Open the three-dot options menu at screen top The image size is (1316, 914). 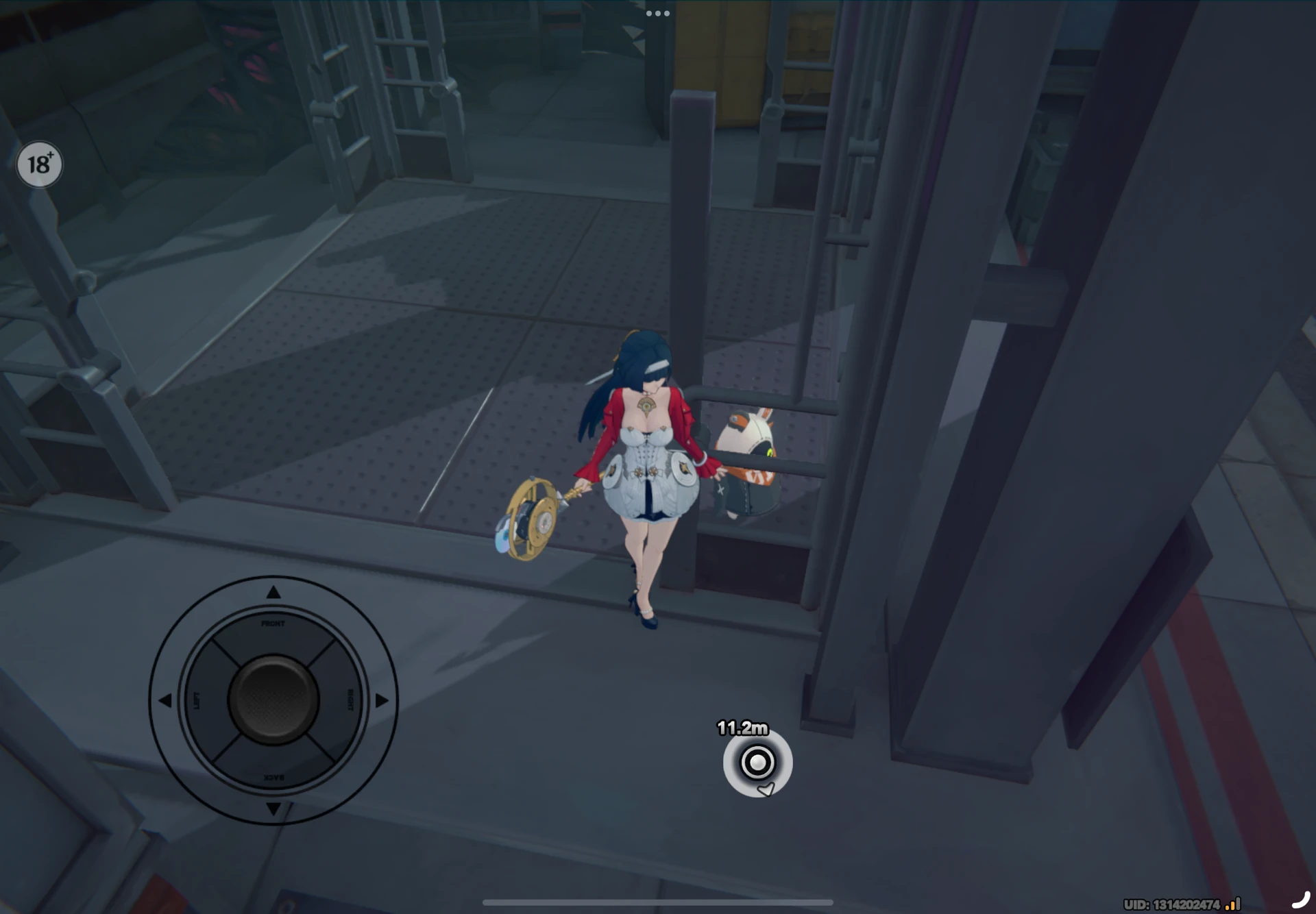[657, 12]
